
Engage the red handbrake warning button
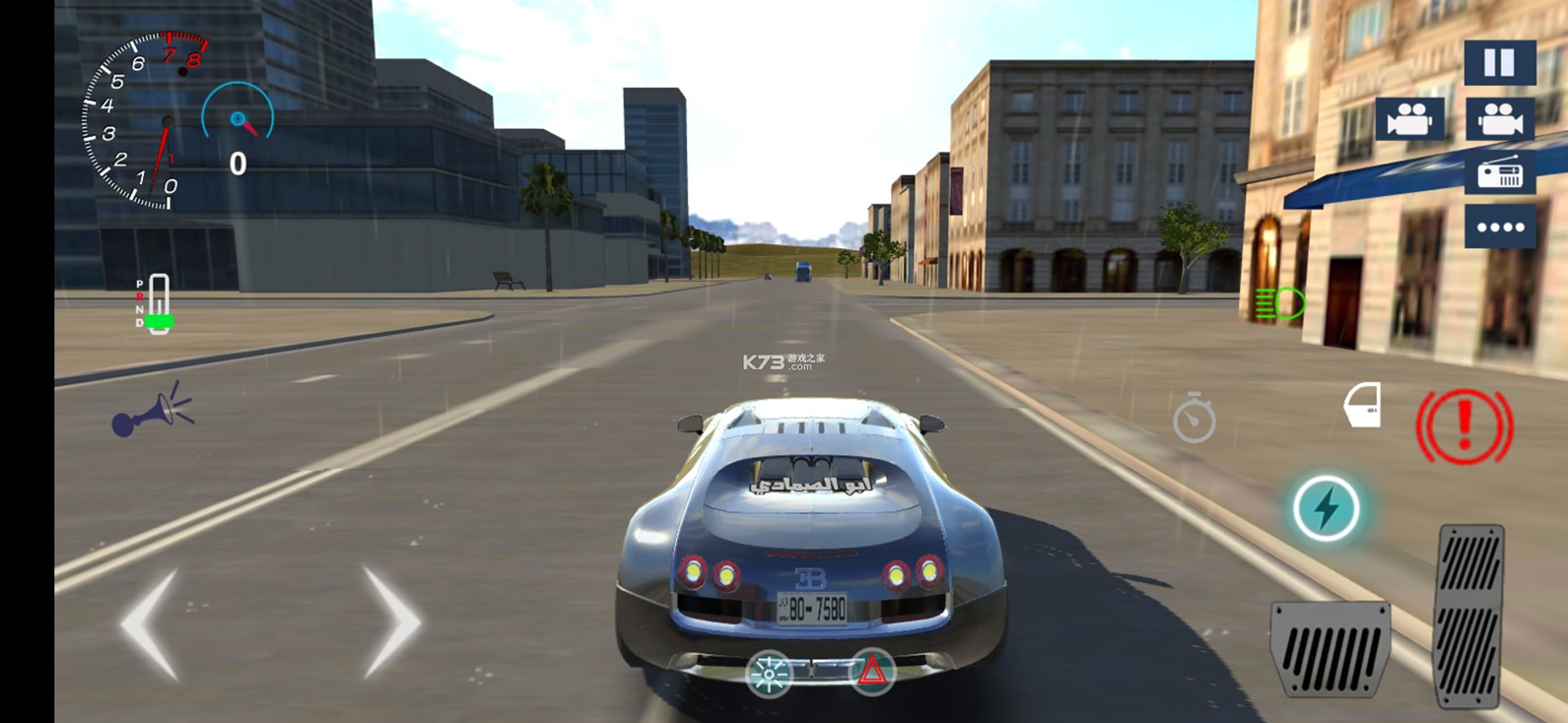tap(1464, 426)
